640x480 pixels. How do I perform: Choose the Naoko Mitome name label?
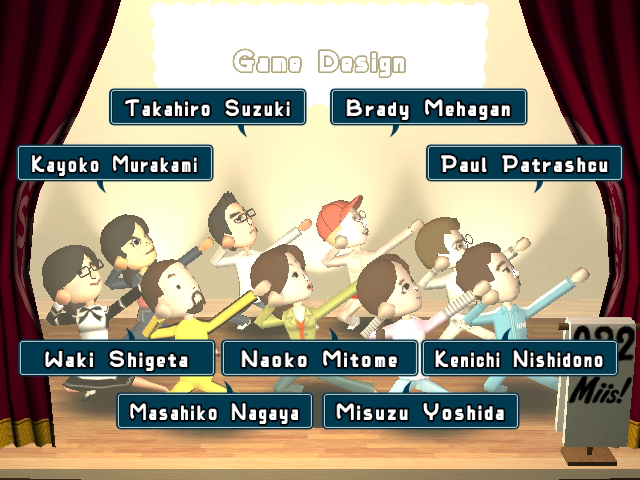pyautogui.click(x=319, y=358)
